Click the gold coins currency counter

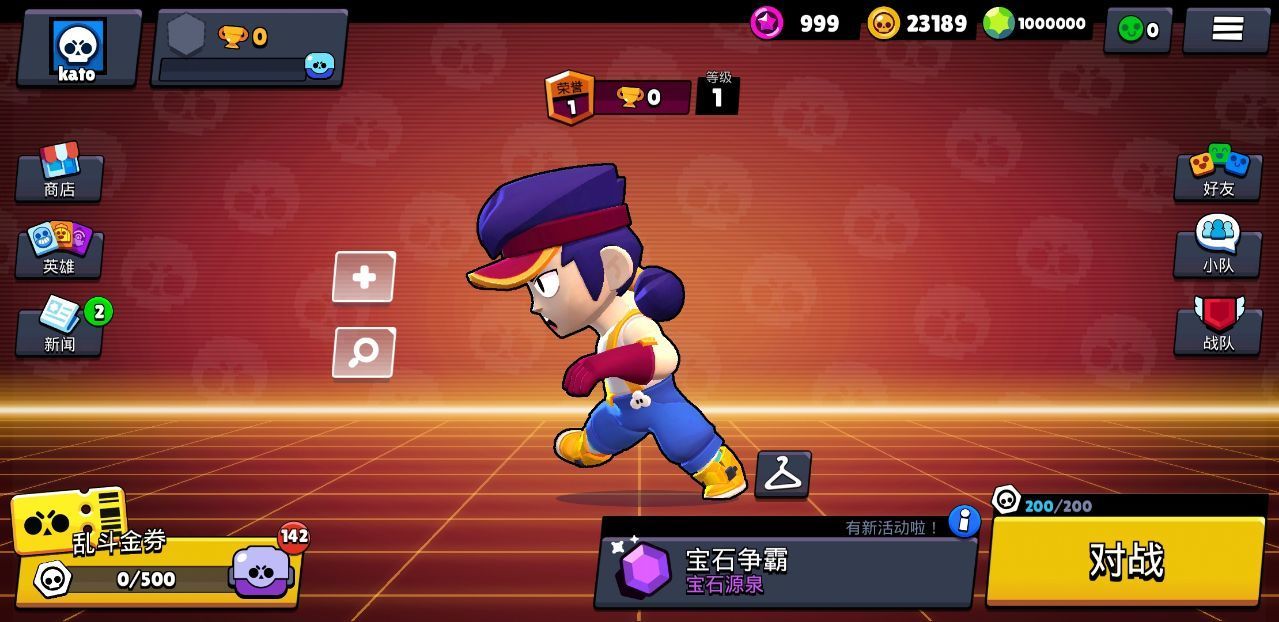pos(918,24)
